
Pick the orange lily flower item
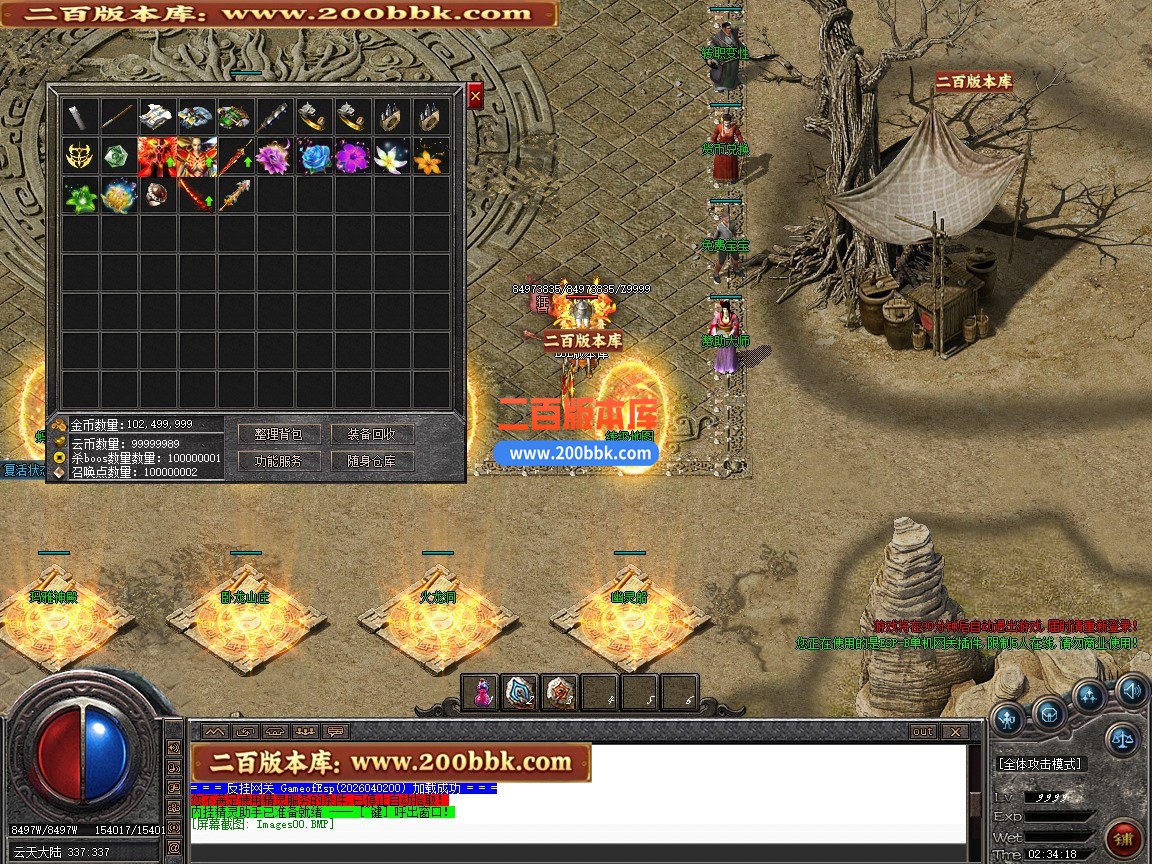point(430,157)
